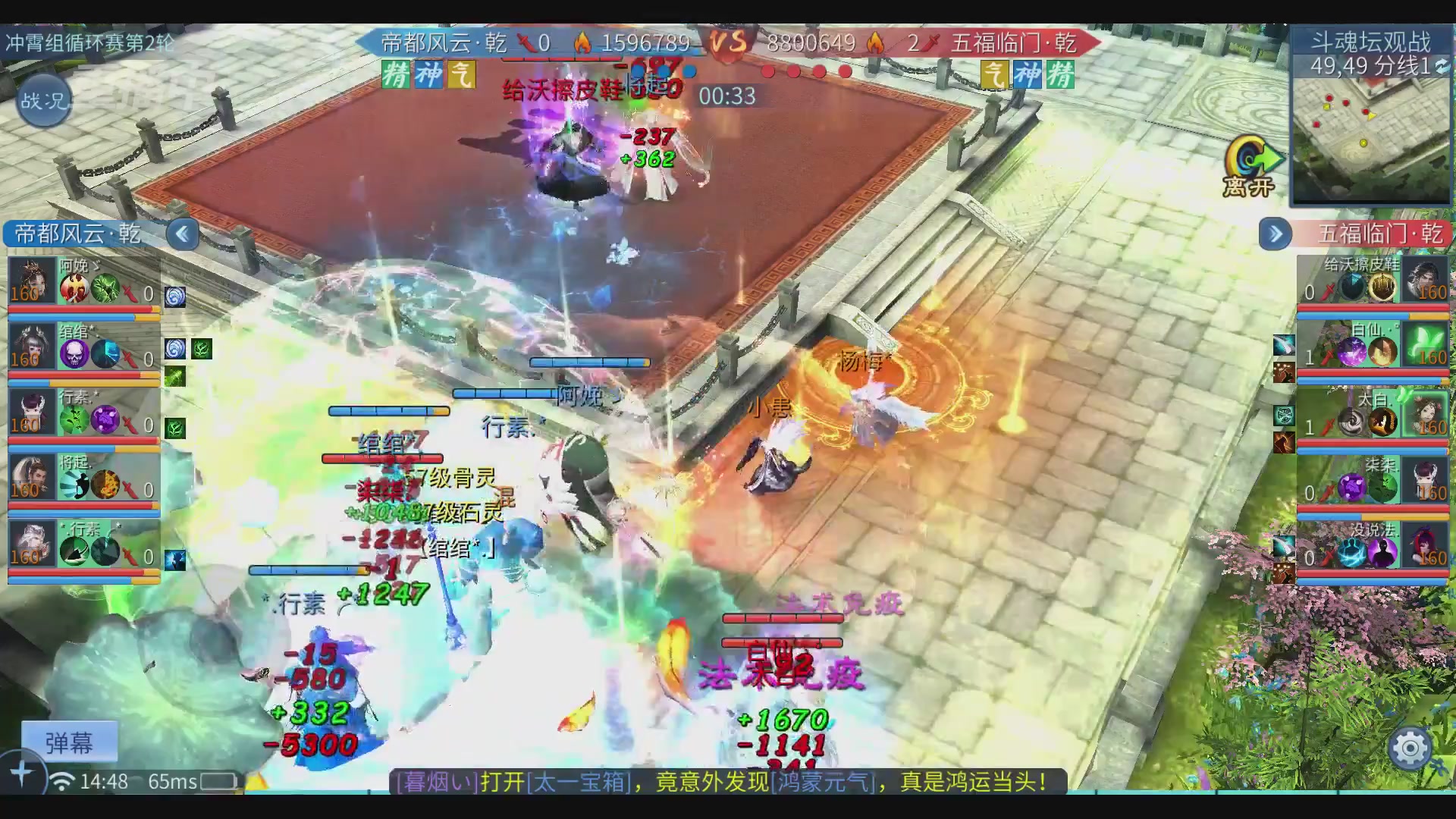
Task: Select 白仙's purple butterfly skill icon
Action: 1351,350
